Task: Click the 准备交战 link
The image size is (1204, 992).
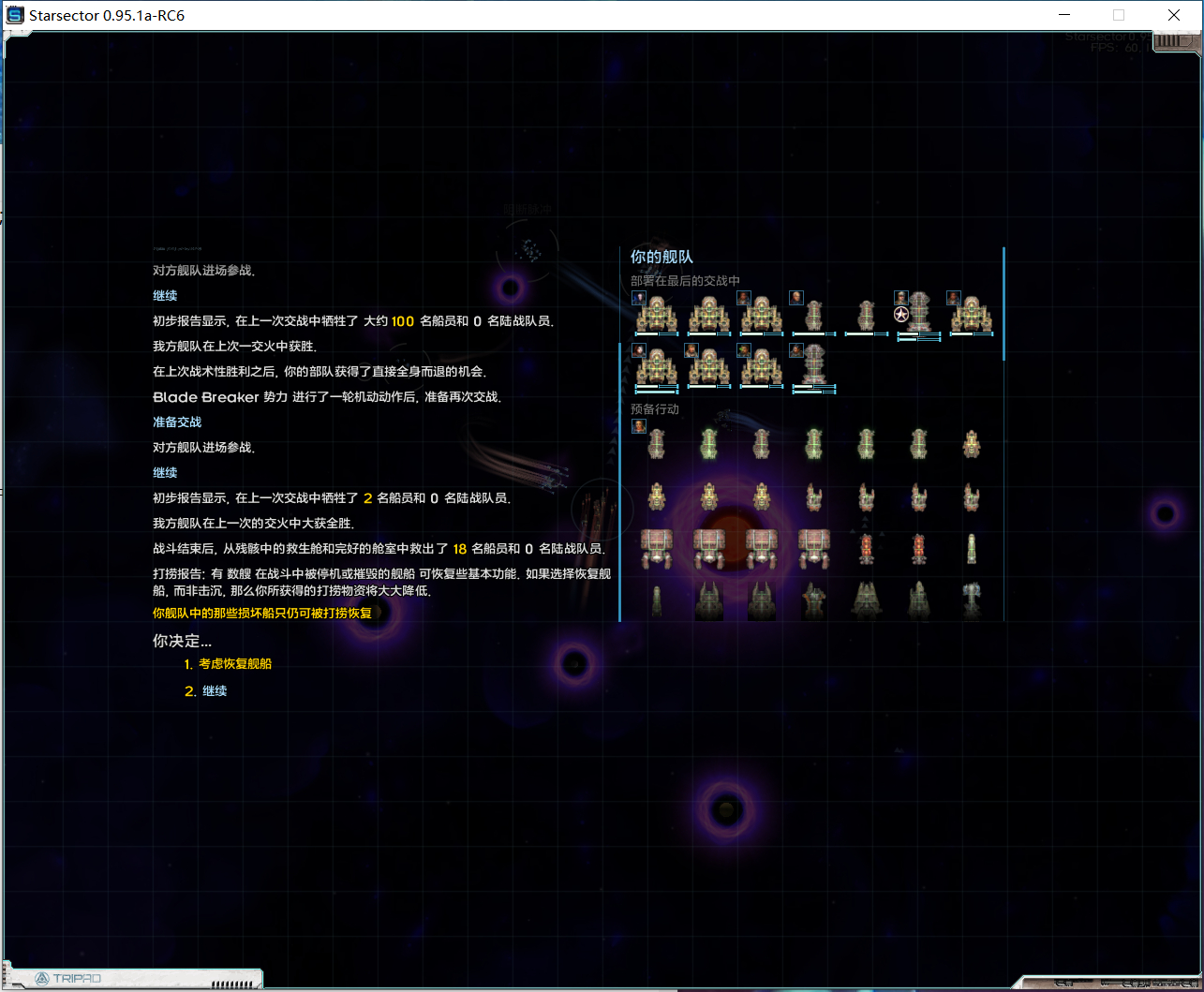Action: [177, 422]
